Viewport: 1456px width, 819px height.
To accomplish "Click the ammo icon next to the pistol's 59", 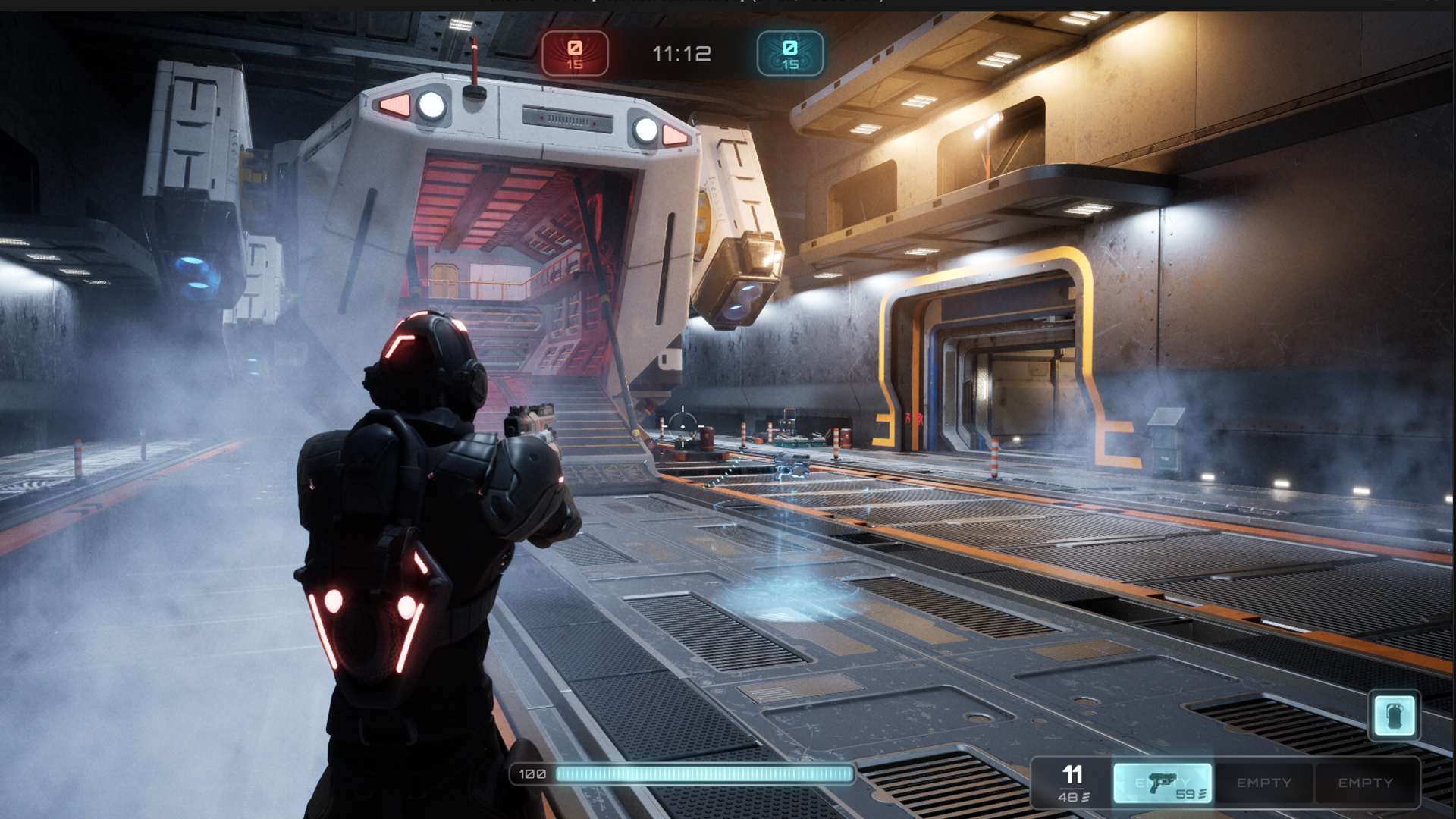I will pos(1201,795).
